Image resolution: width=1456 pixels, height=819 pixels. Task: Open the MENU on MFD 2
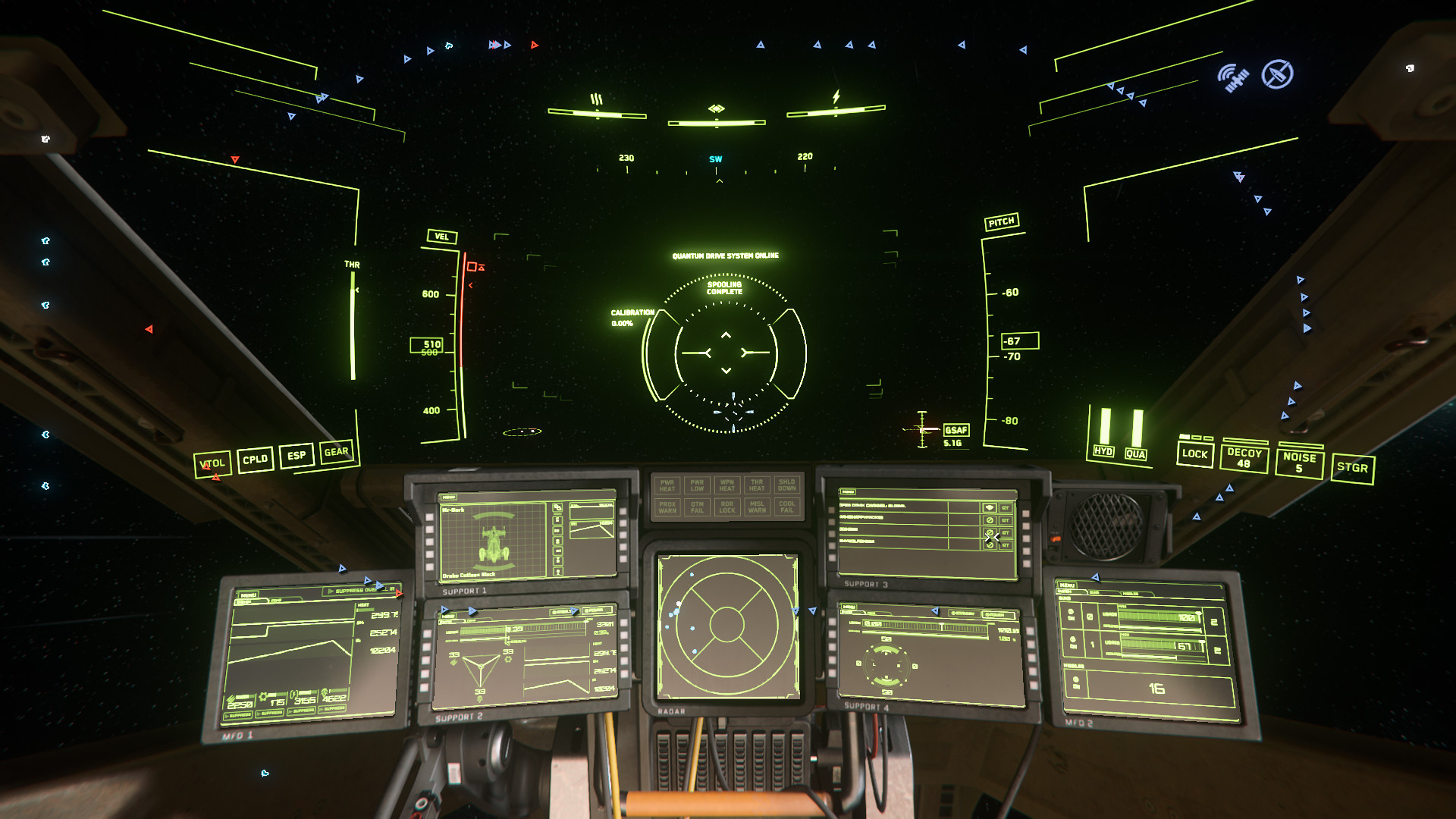click(x=1068, y=585)
